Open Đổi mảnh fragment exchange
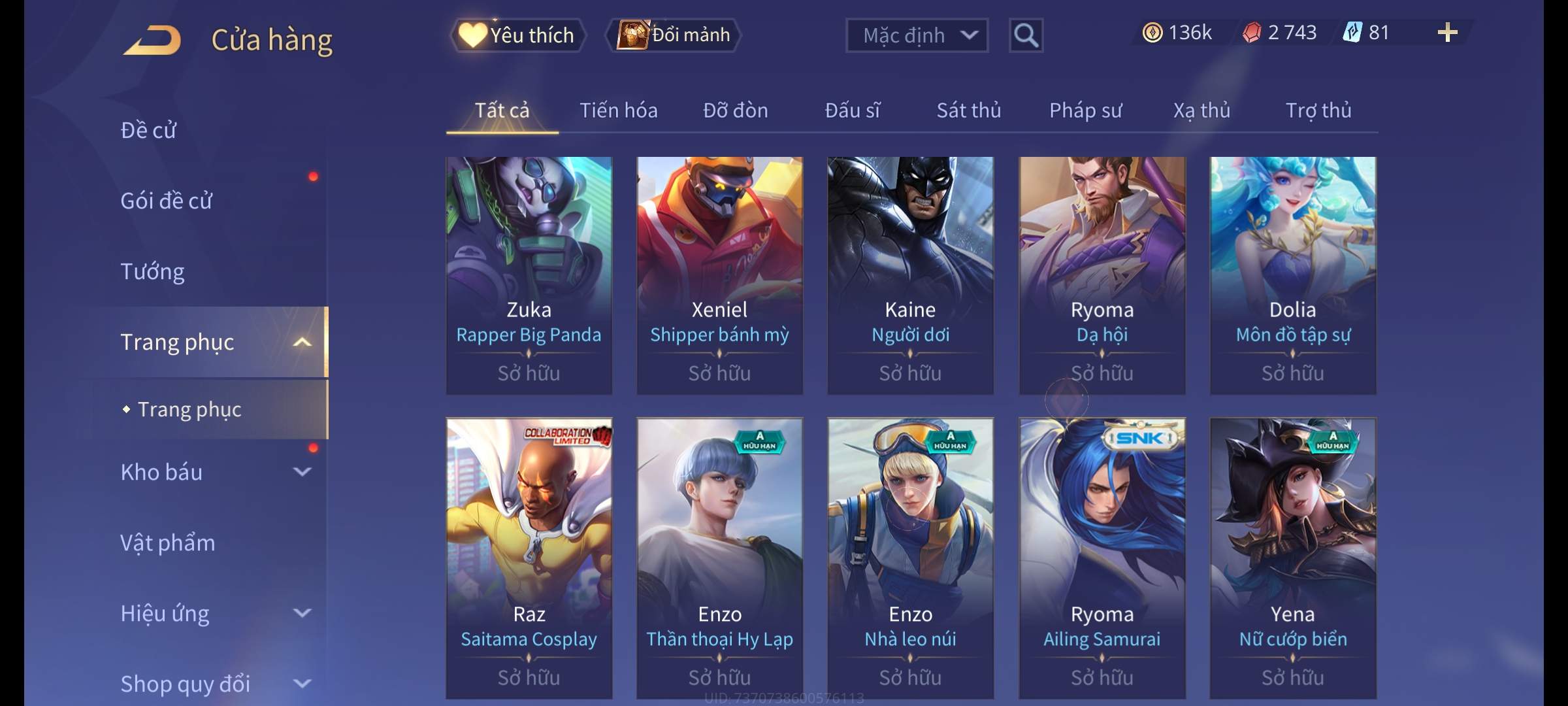 coord(674,35)
